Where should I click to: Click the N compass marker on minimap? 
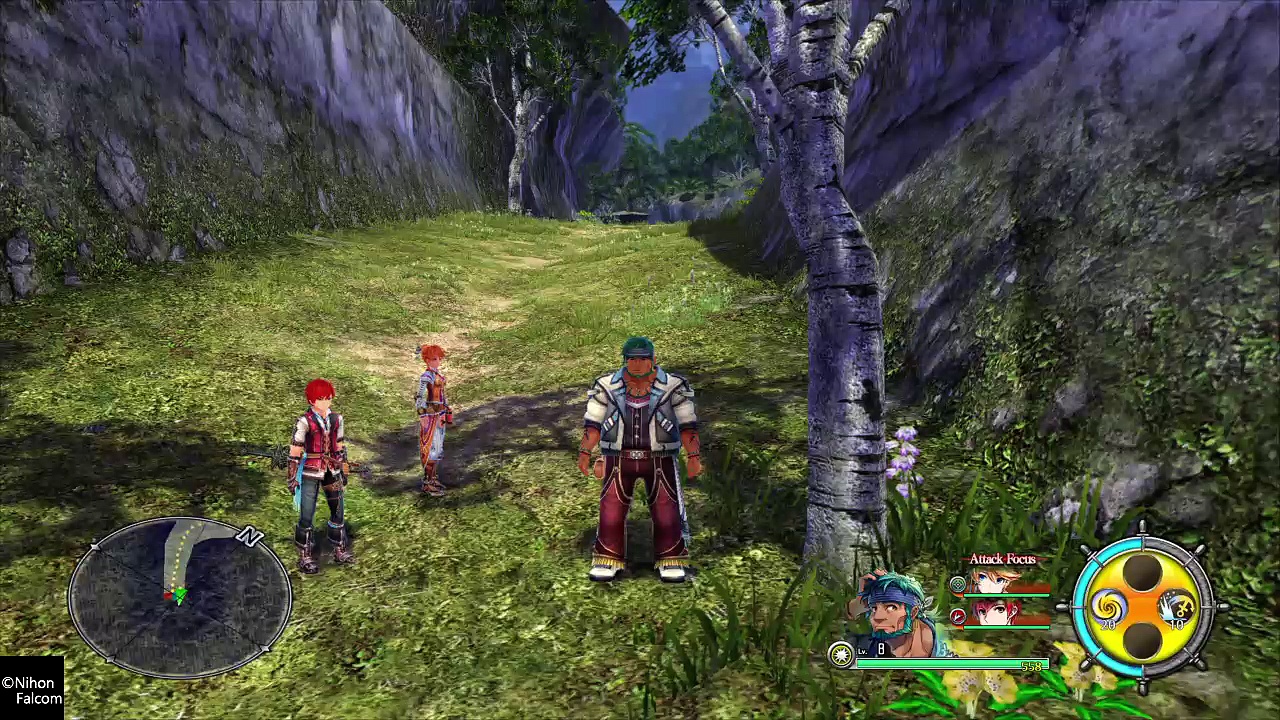(x=250, y=537)
